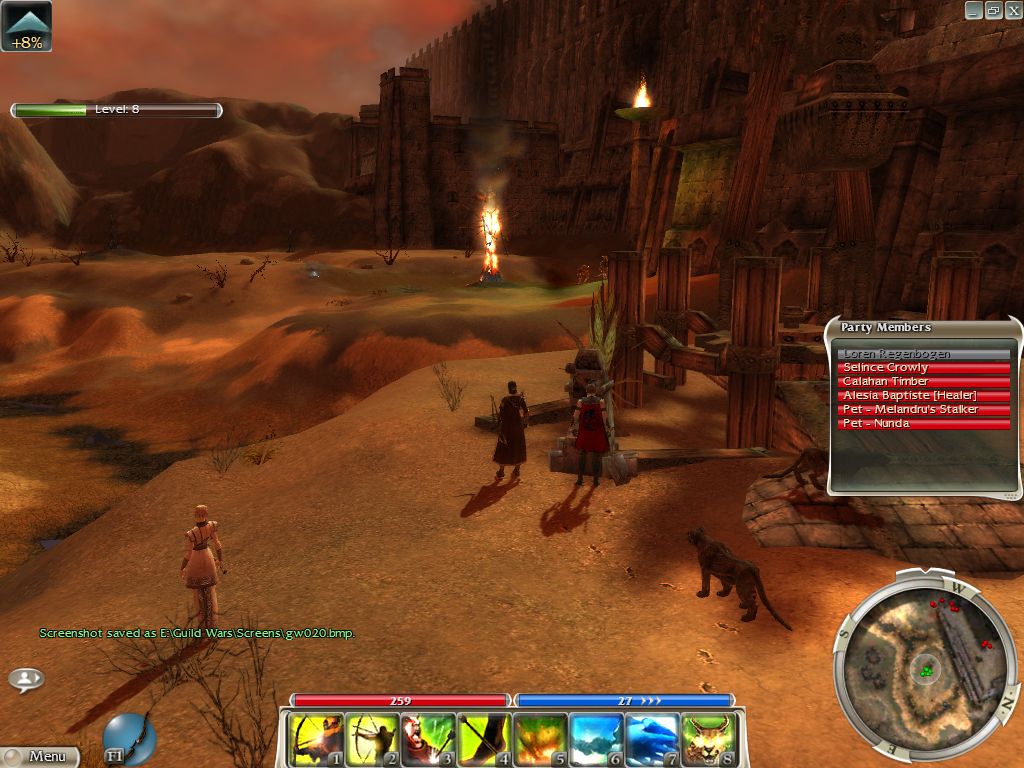1024x768 pixels.
Task: Click the +8% bonus icon
Action: pos(26,27)
